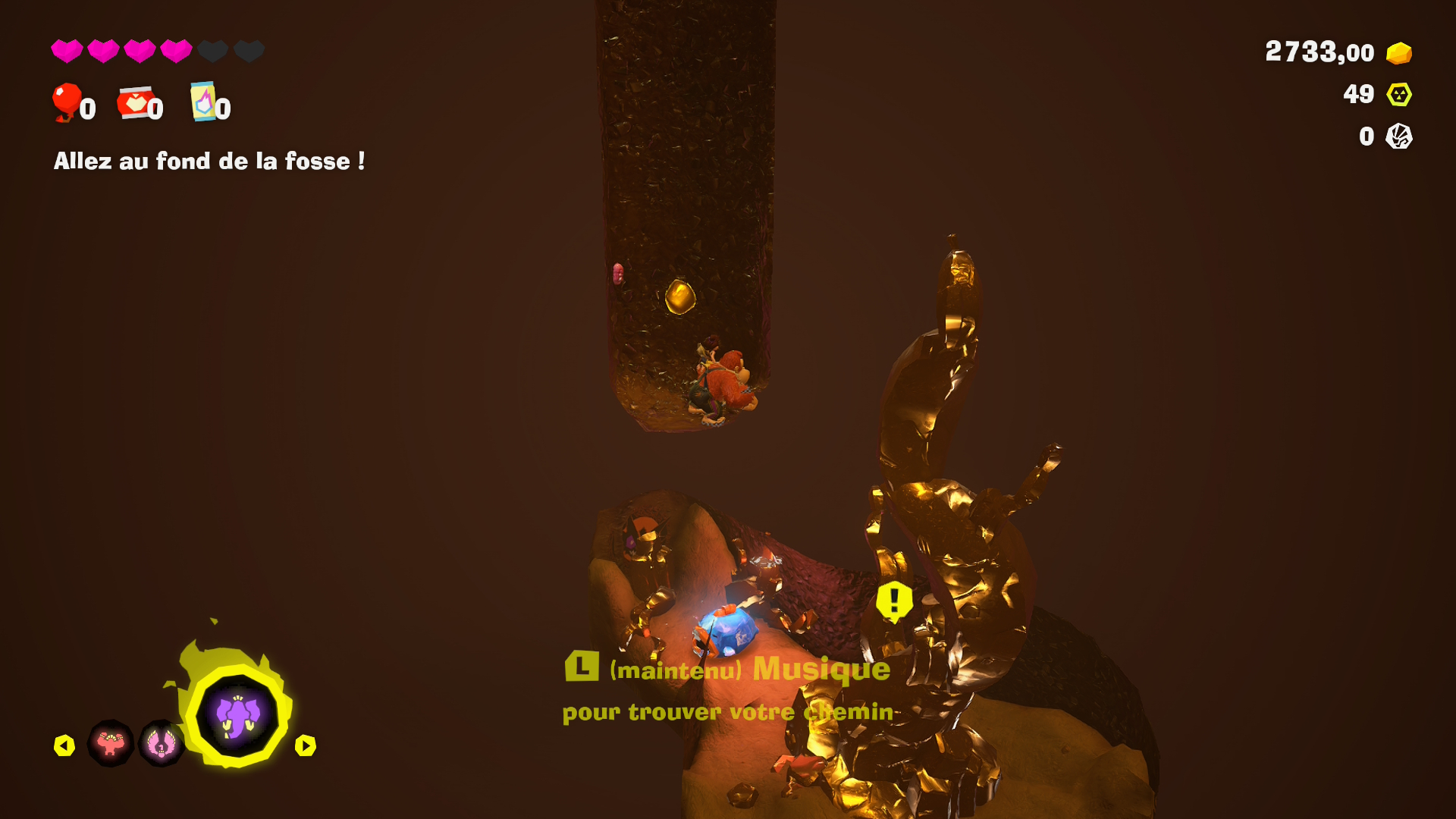Image resolution: width=1456 pixels, height=819 pixels.
Task: Use the red balloon item
Action: click(x=67, y=102)
